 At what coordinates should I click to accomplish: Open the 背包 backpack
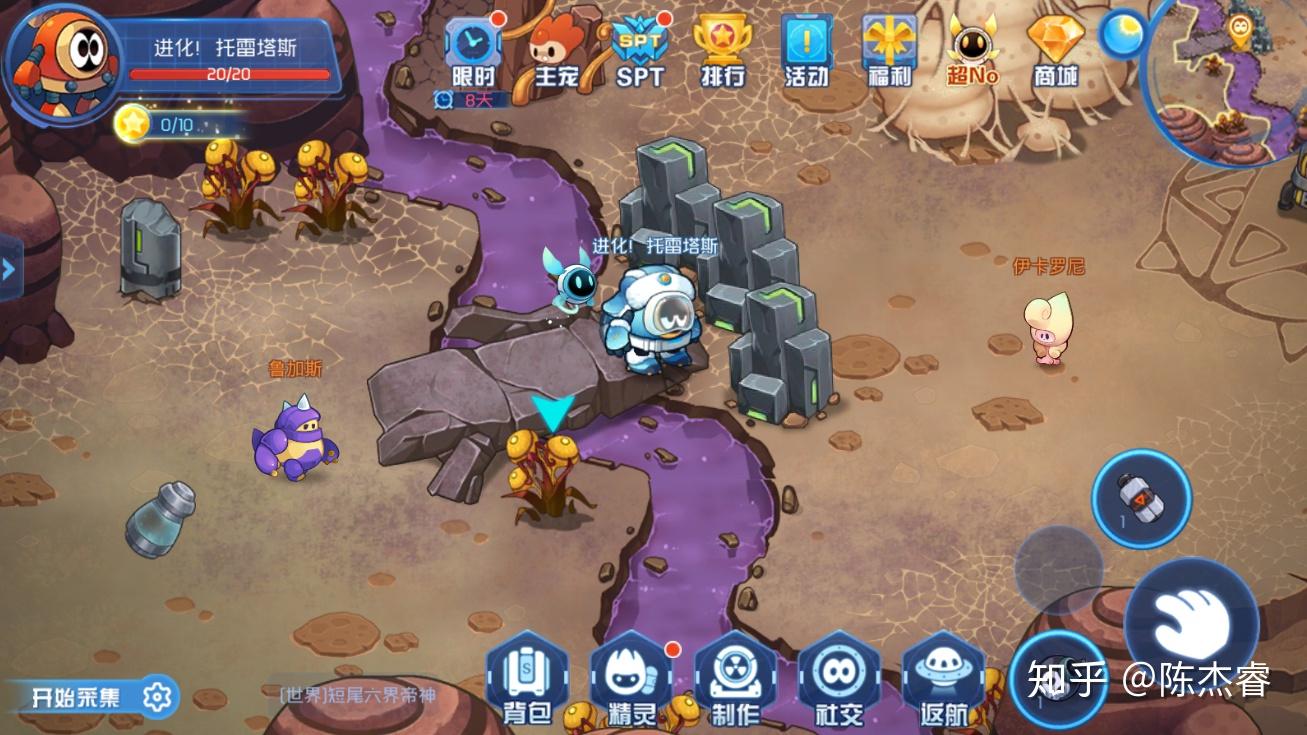point(527,677)
